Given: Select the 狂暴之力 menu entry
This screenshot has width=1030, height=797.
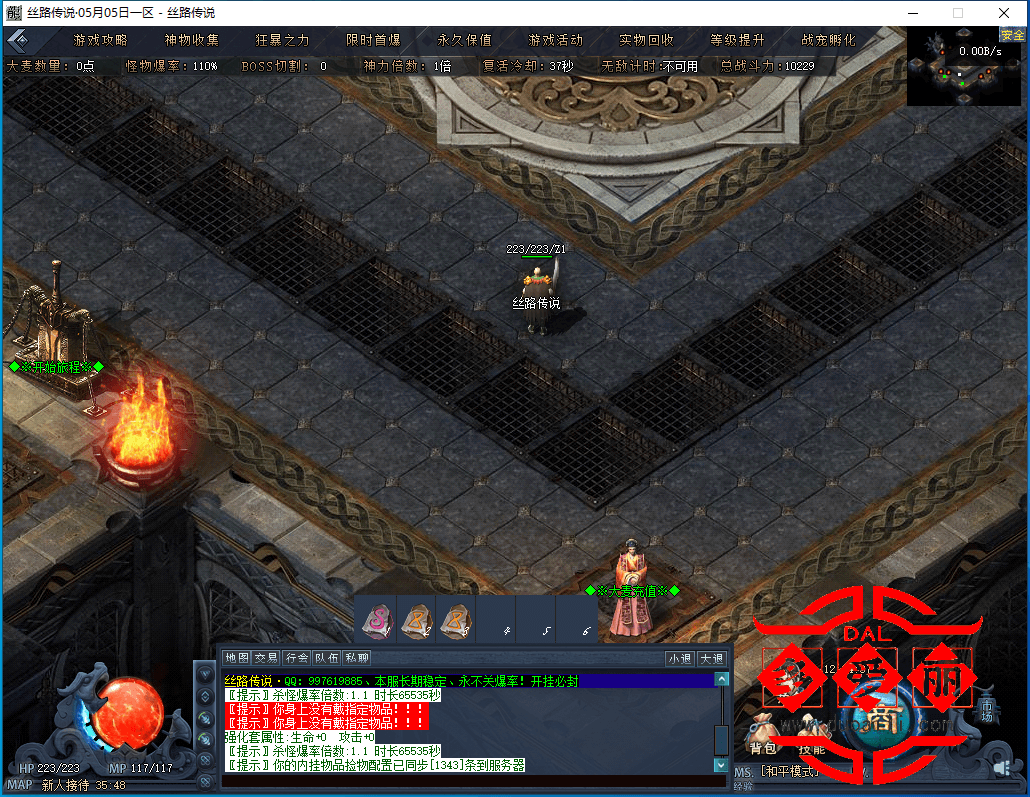Looking at the screenshot, I should 283,40.
